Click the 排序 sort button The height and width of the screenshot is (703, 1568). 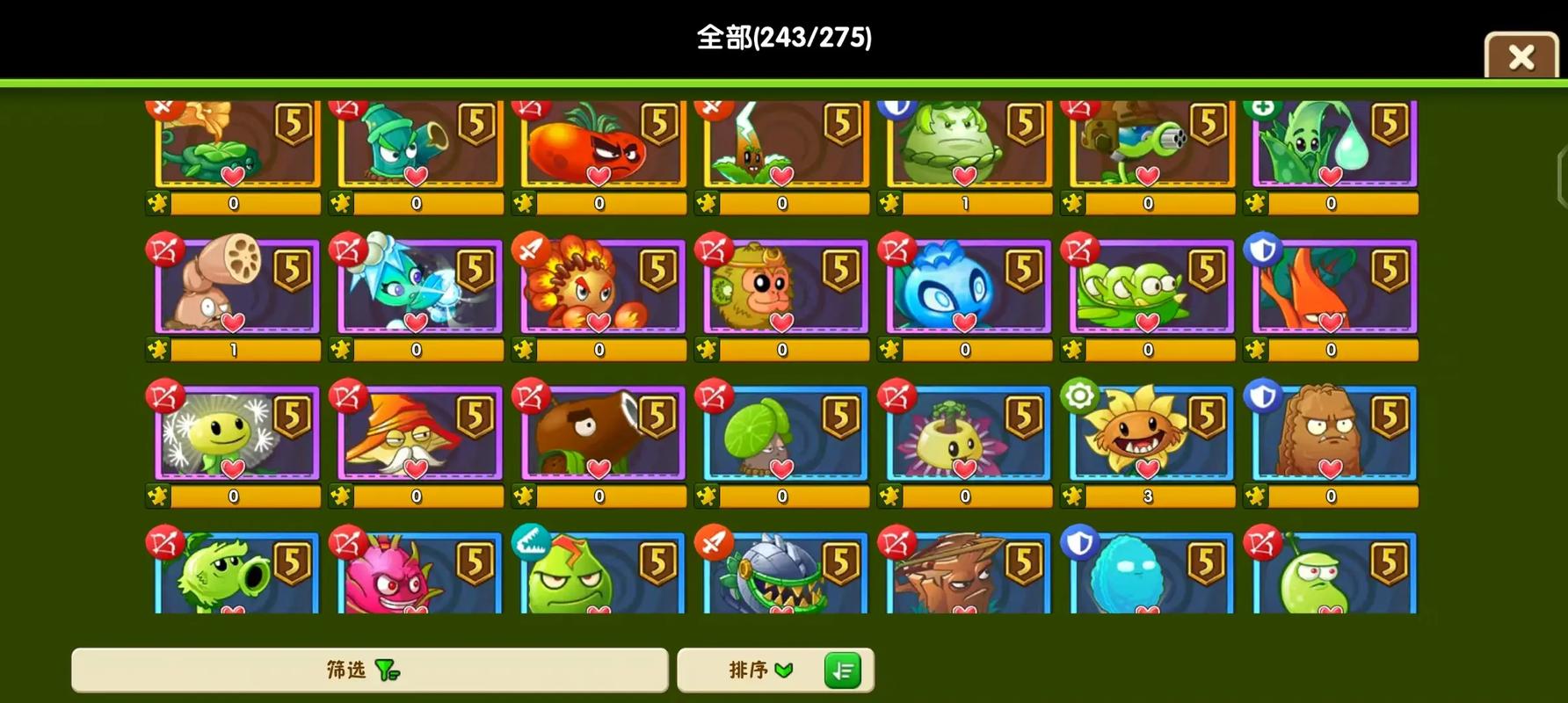[756, 670]
